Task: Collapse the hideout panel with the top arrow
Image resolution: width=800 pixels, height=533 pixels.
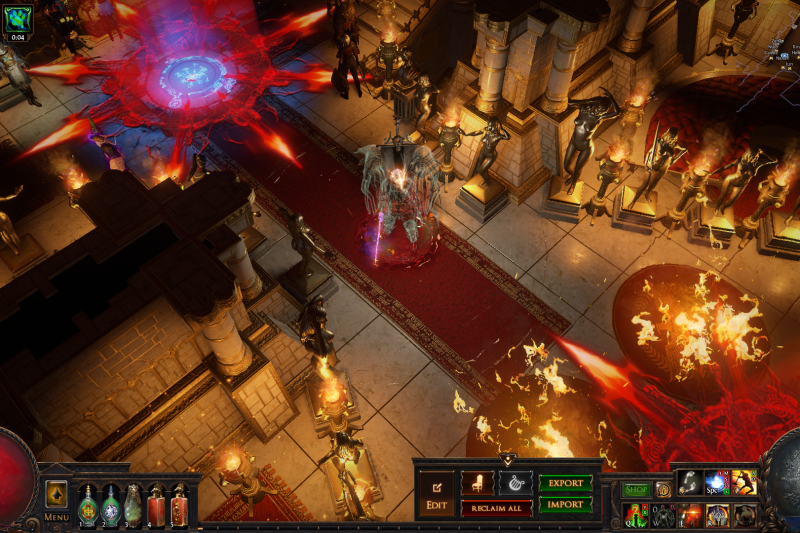Action: tap(507, 460)
